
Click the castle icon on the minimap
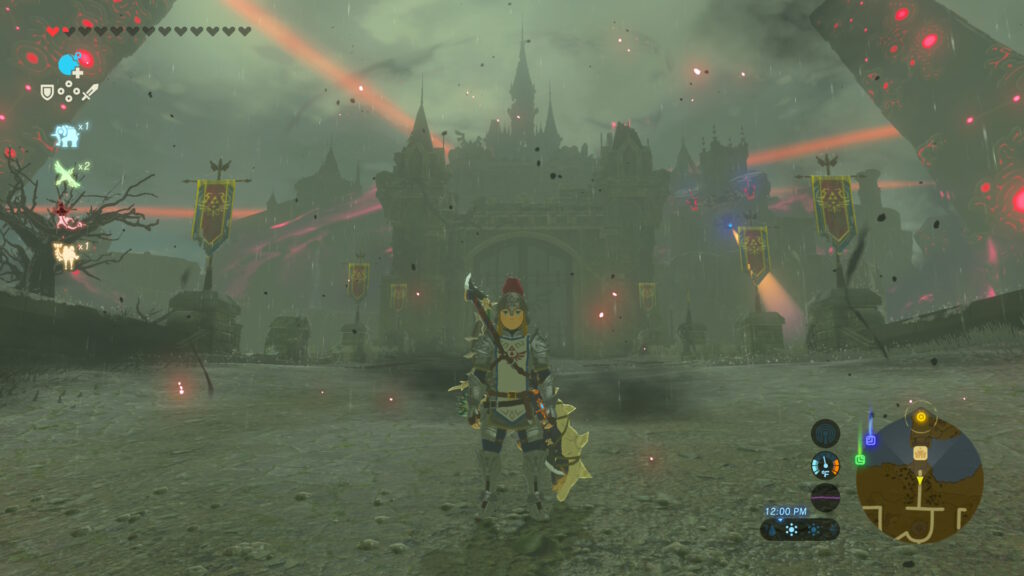pos(920,453)
